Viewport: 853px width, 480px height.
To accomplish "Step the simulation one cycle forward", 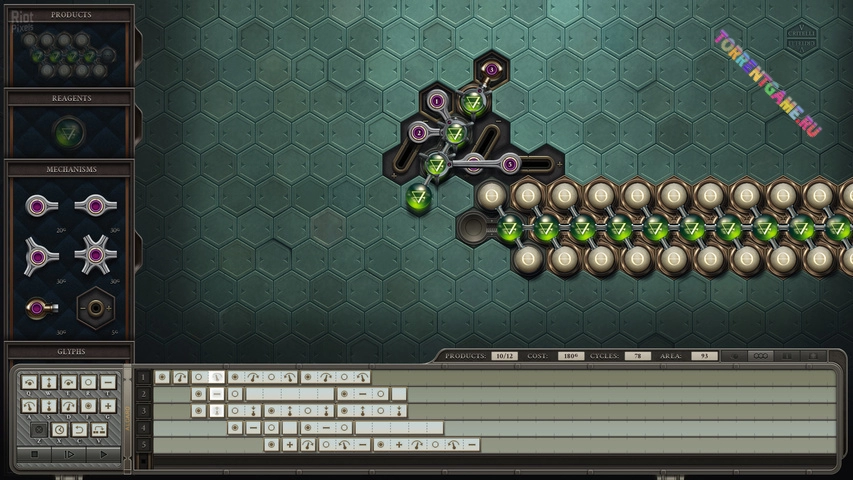I will 68,454.
